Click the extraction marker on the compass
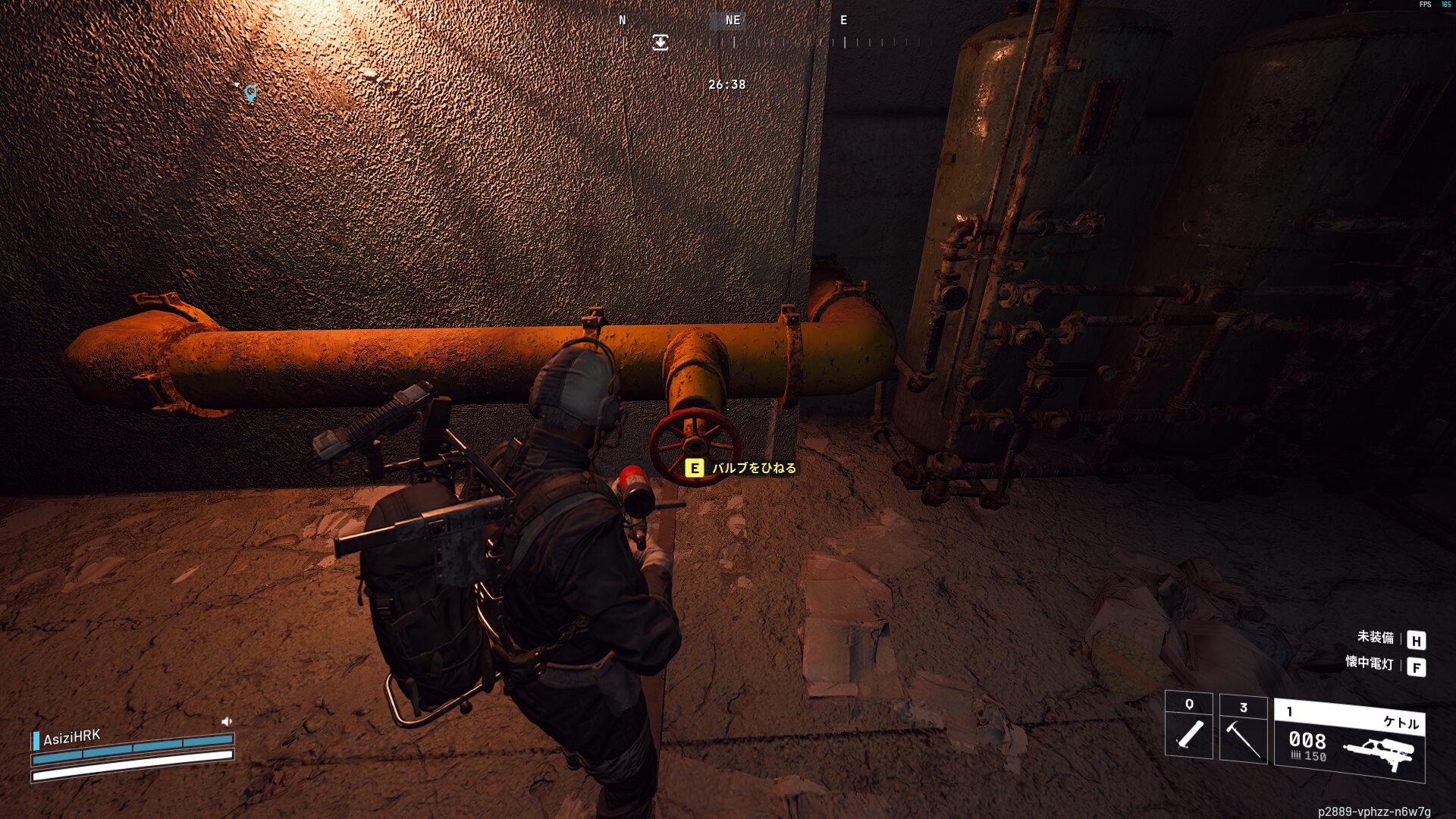The image size is (1456, 819). 661,42
